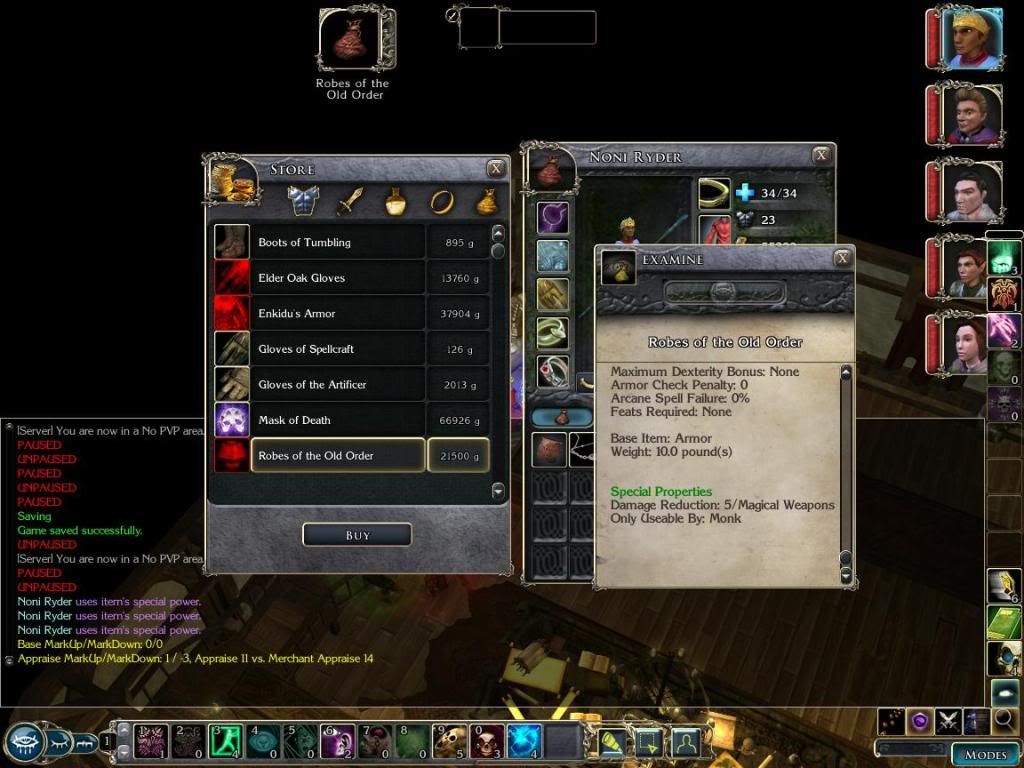Viewport: 1024px width, 768px height.
Task: Close the Examine window
Action: click(x=842, y=259)
